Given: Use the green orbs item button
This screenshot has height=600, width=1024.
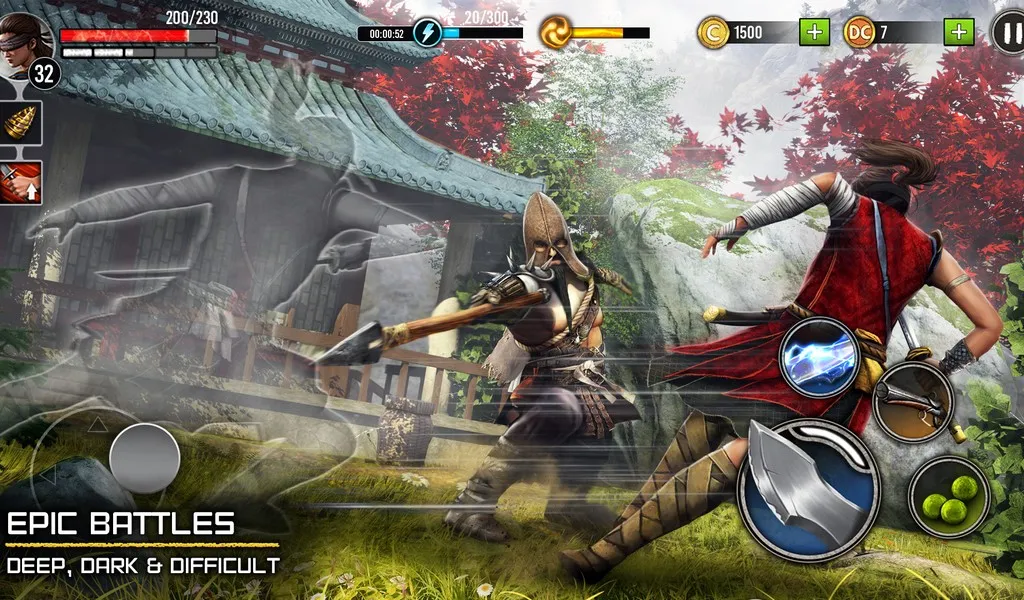Looking at the screenshot, I should pyautogui.click(x=949, y=496).
